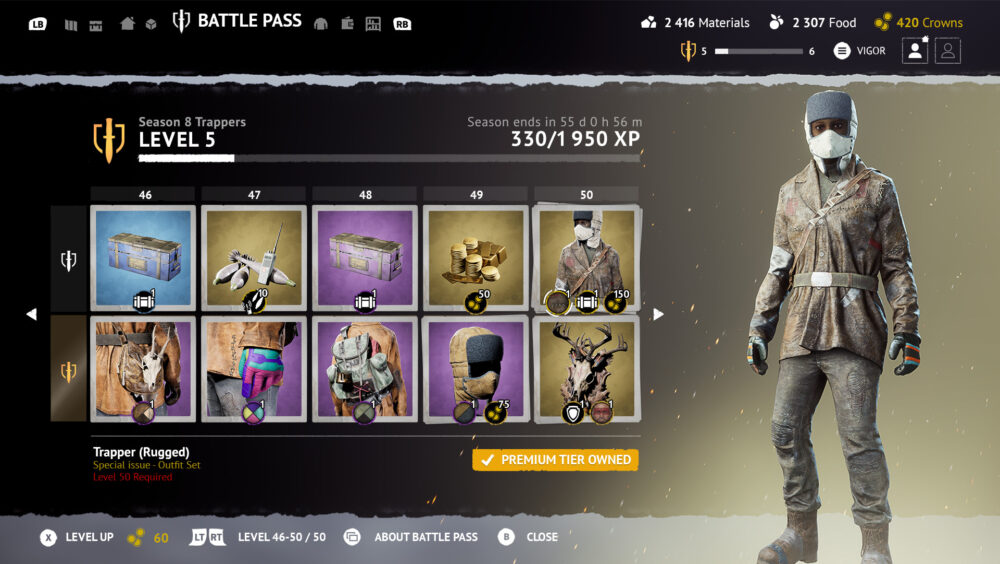The width and height of the screenshot is (1000, 564).
Task: Select the gold coins pile reward
Action: [476, 258]
